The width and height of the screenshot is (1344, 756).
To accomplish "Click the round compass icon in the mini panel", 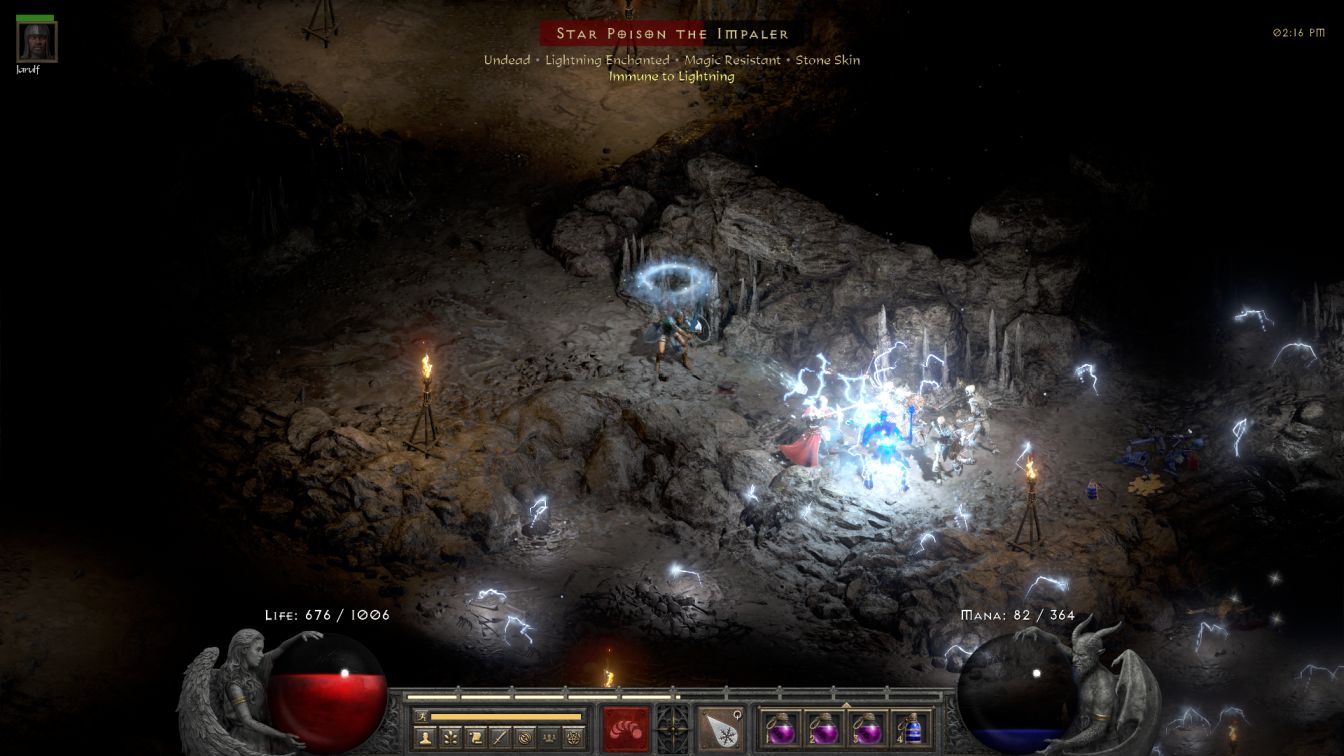I will pyautogui.click(x=523, y=738).
